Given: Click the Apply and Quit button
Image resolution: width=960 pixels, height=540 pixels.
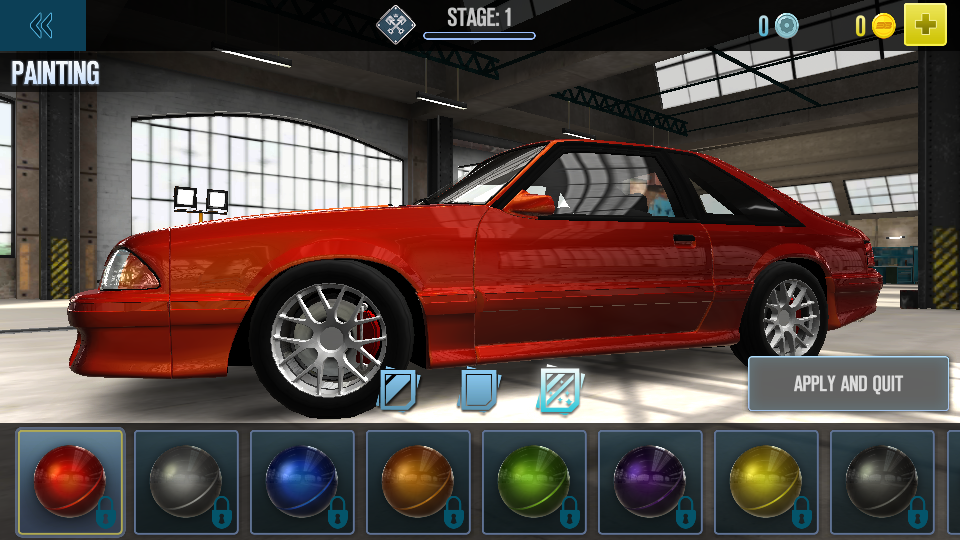Looking at the screenshot, I should (848, 384).
